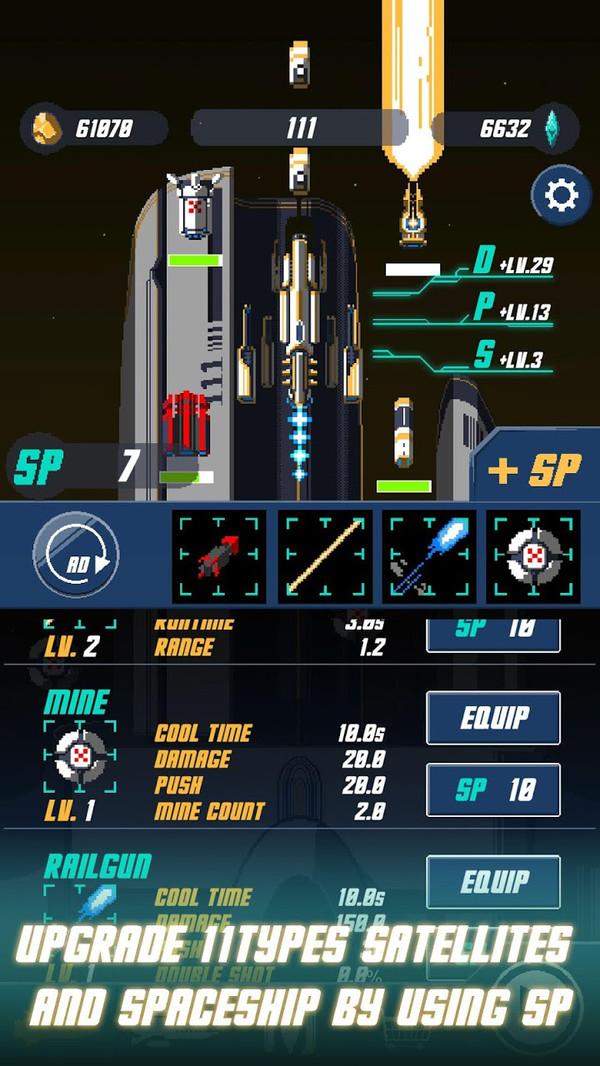Screen dimensions: 600x1066
Task: Choose the laser beam satellite slot
Action: [325, 556]
